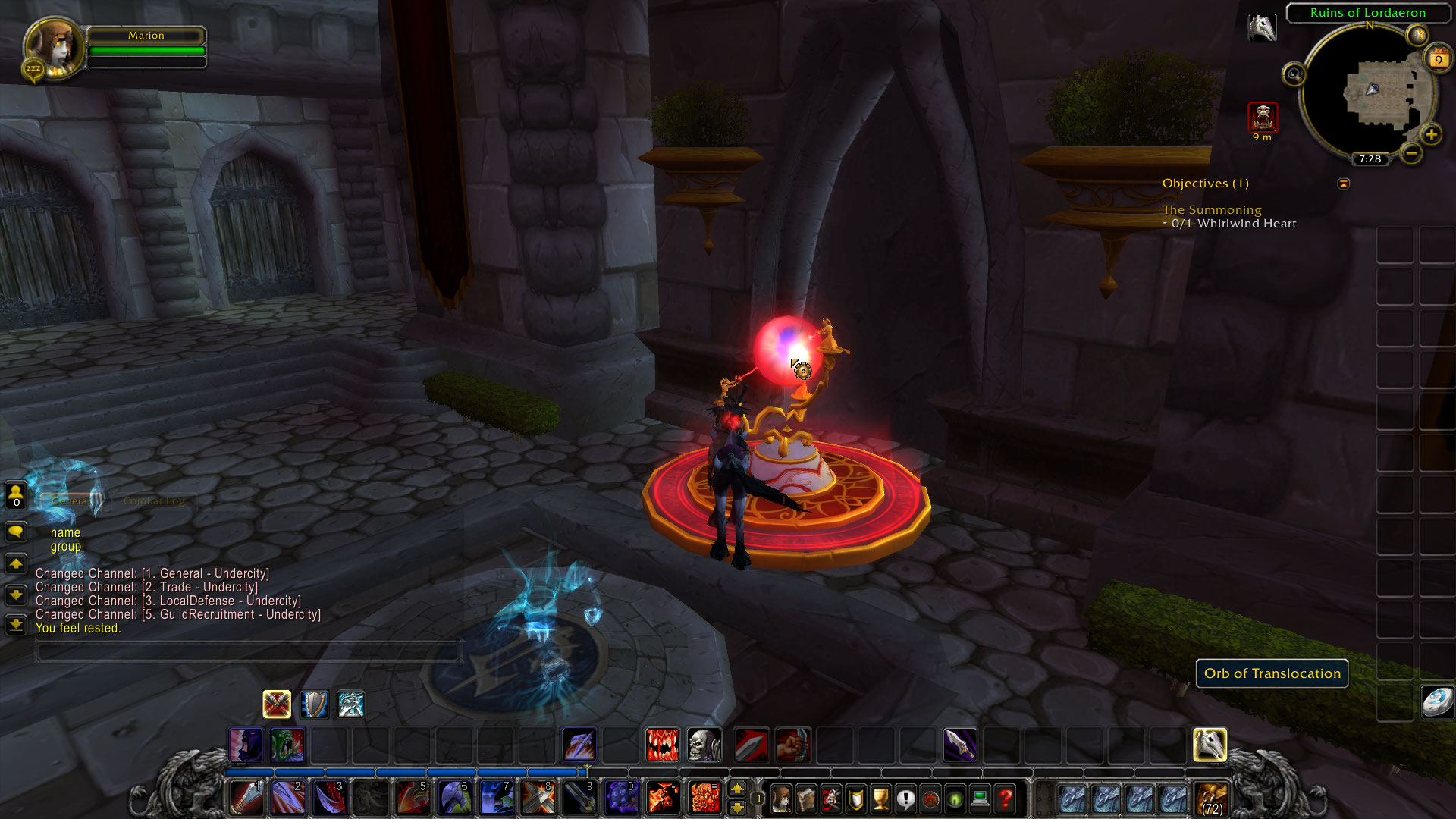This screenshot has height=819, width=1456.
Task: Open the Talents icon in the micro menu
Action: [x=830, y=799]
